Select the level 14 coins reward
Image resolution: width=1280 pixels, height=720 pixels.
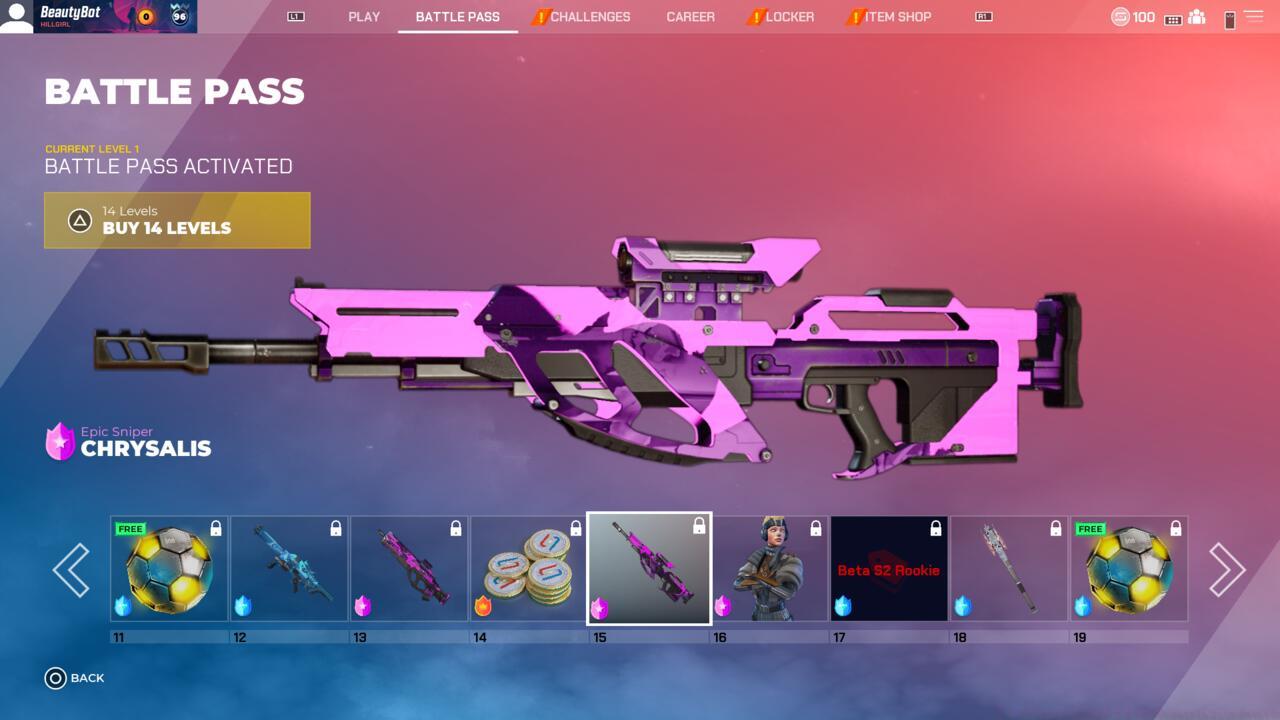pyautogui.click(x=529, y=569)
